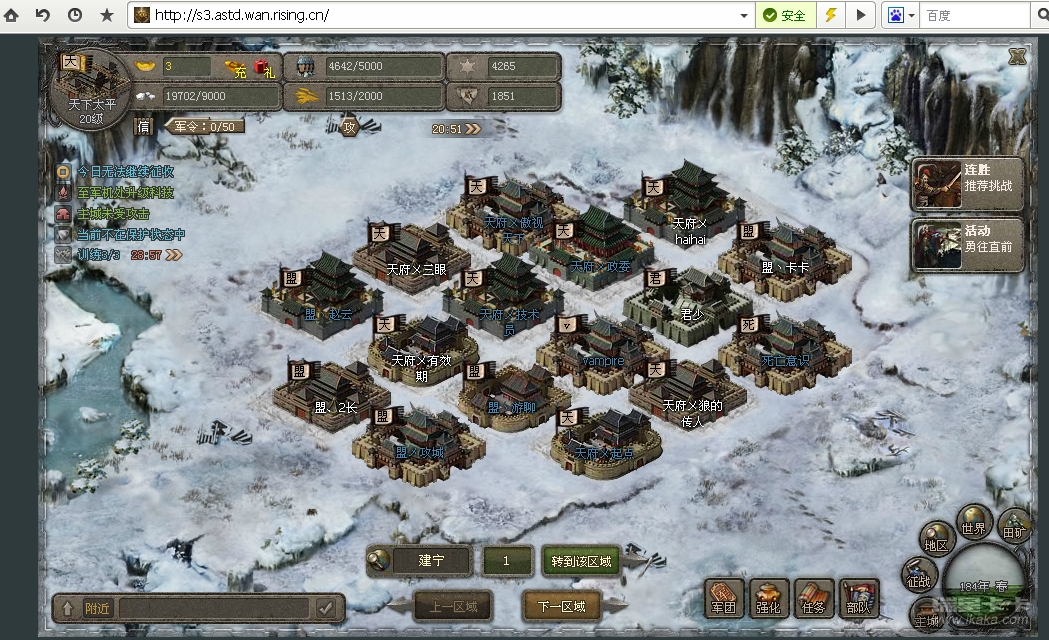Open the 部队 troops menu
1049x640 pixels.
858,597
